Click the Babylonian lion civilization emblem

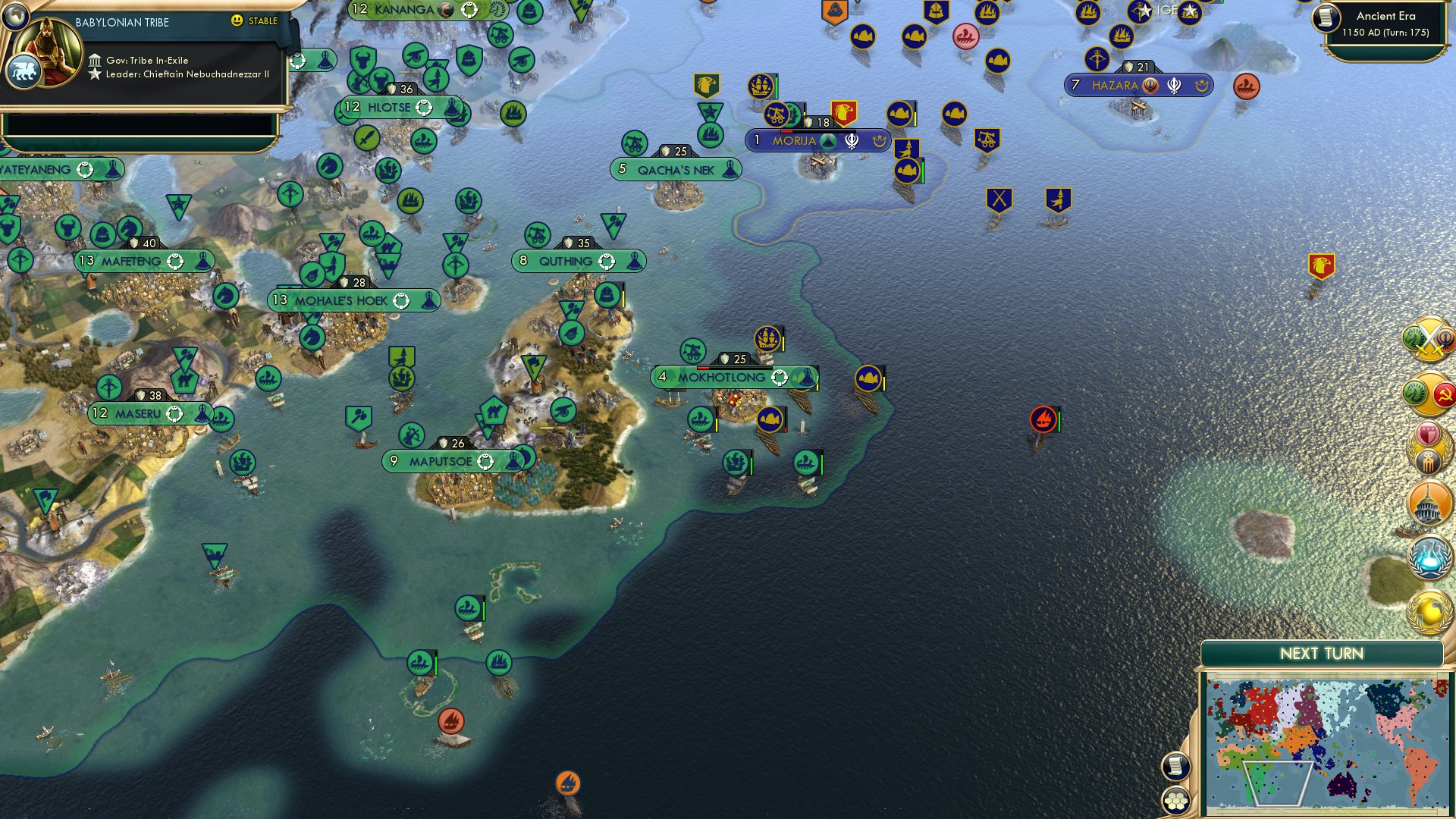click(x=24, y=69)
